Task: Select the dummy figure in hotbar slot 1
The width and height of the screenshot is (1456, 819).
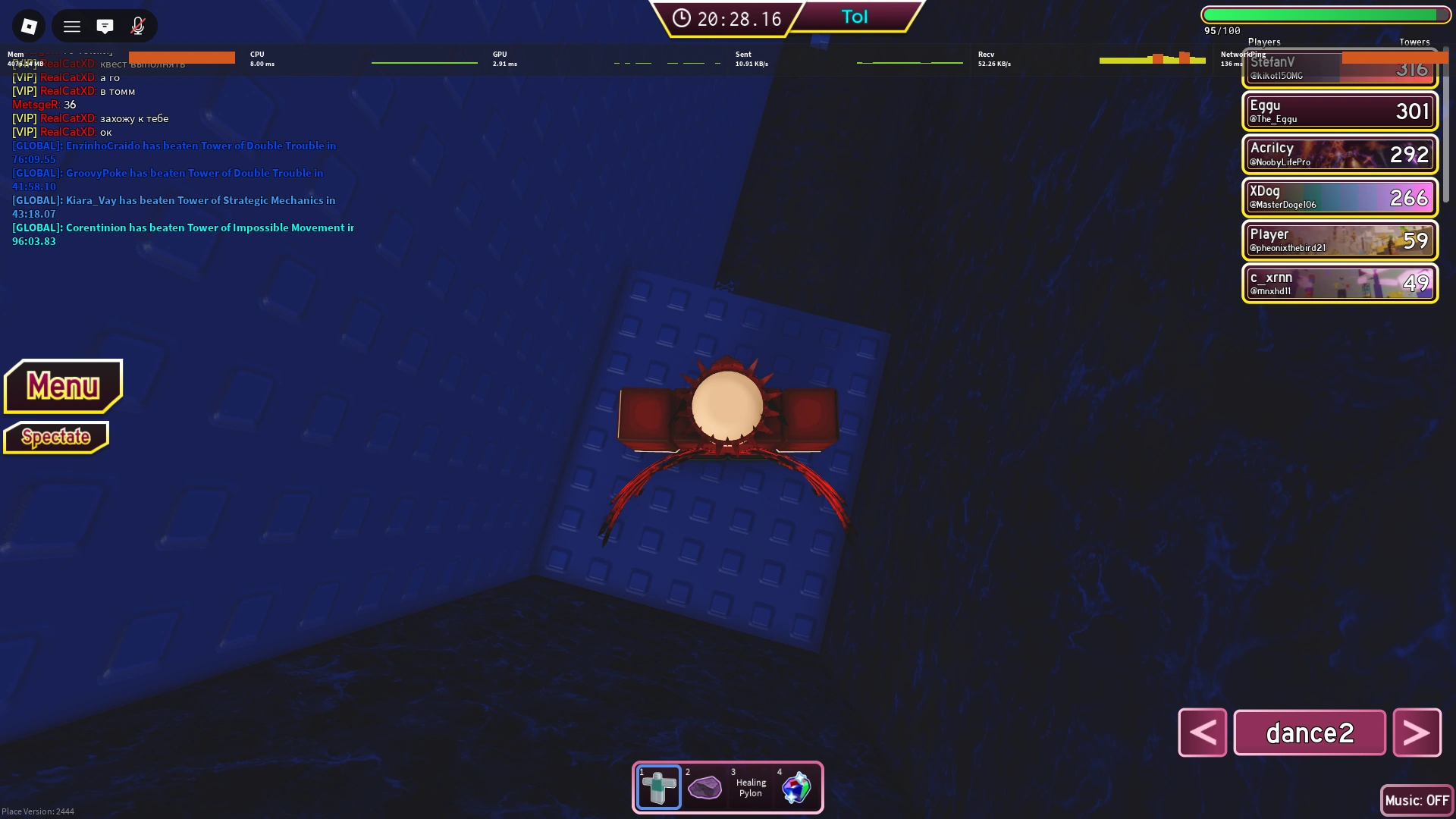Action: 658,787
